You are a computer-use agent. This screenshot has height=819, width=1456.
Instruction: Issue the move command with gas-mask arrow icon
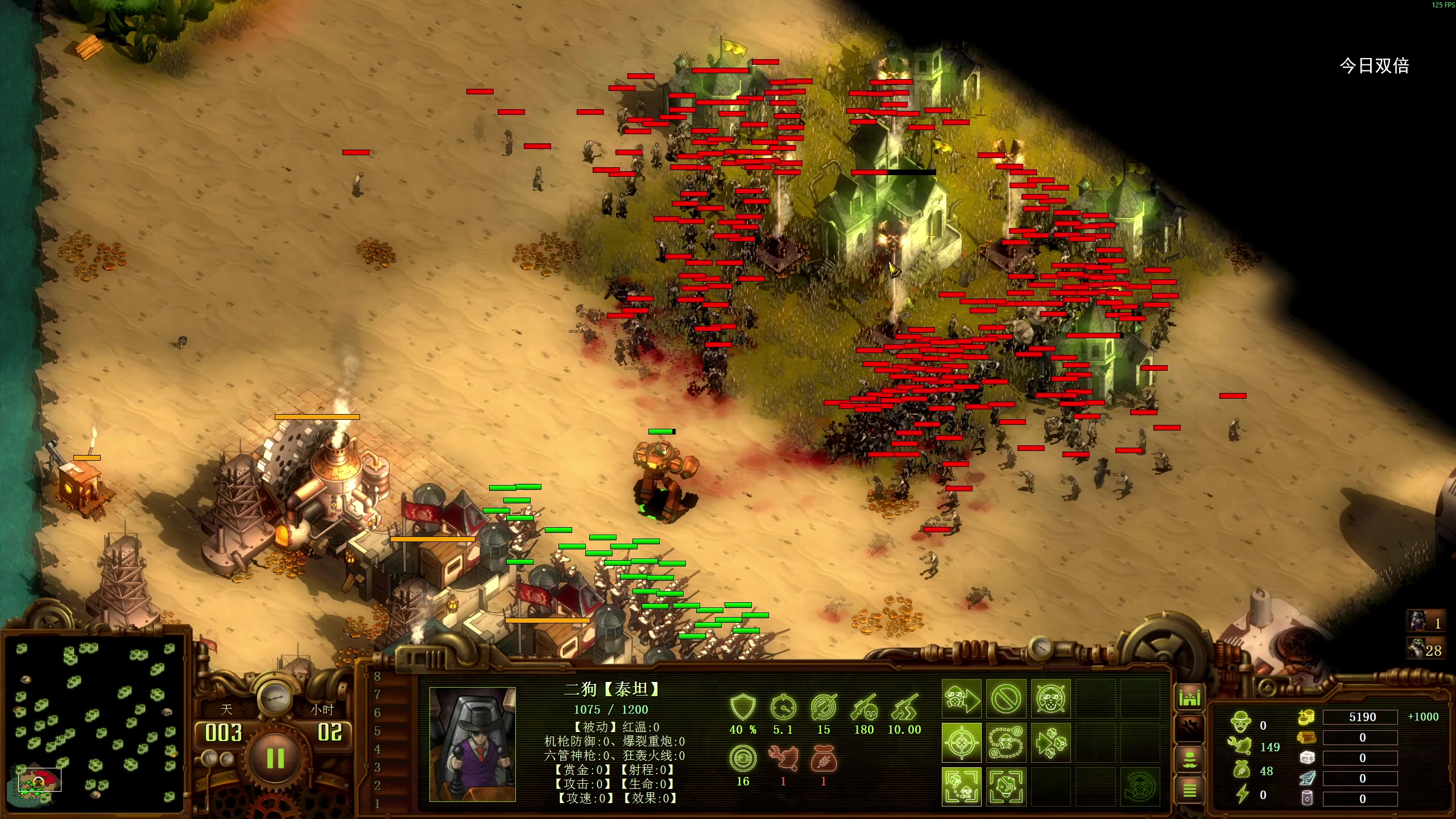tap(961, 699)
